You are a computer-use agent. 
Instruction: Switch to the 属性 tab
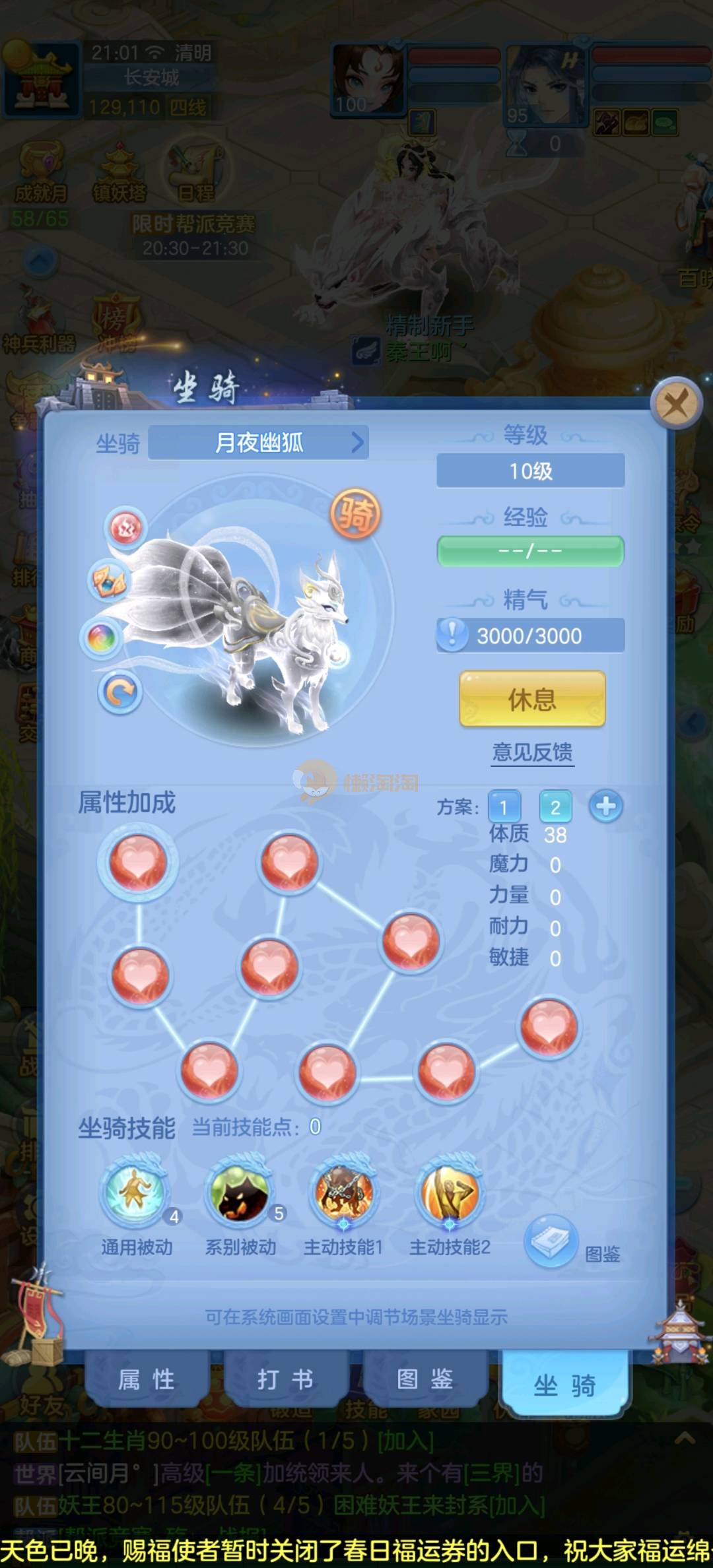147,1381
